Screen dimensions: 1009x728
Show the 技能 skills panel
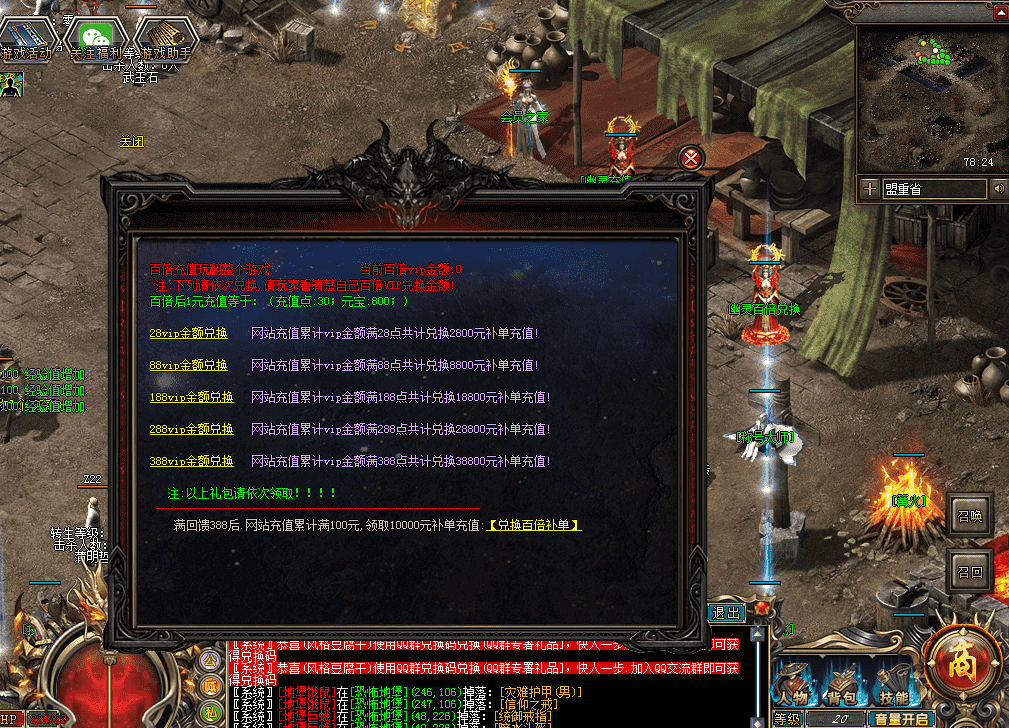[892, 687]
